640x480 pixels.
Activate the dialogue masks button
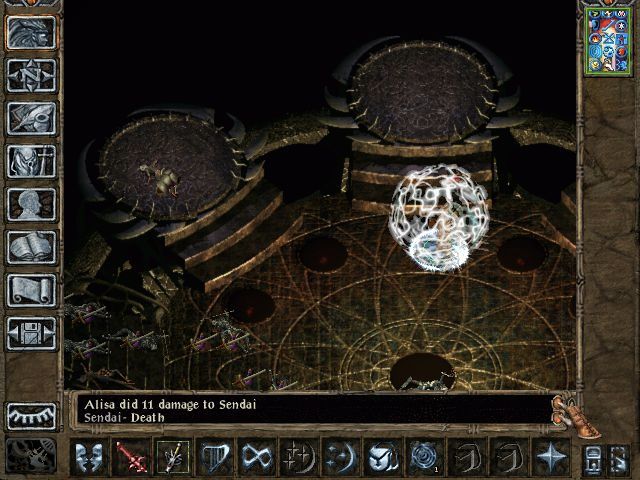90,457
